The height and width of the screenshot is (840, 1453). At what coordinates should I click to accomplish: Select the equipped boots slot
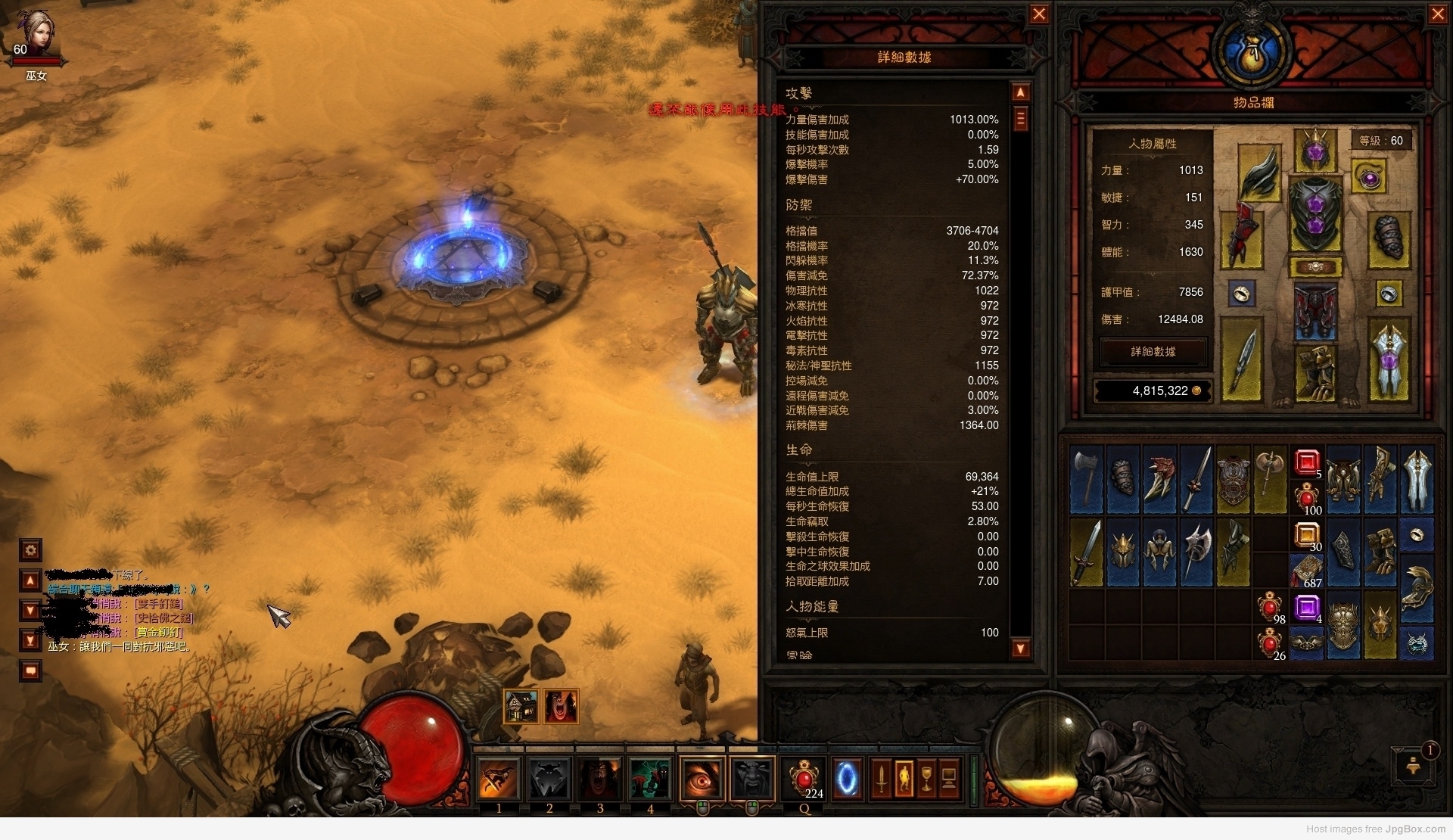click(x=1315, y=372)
